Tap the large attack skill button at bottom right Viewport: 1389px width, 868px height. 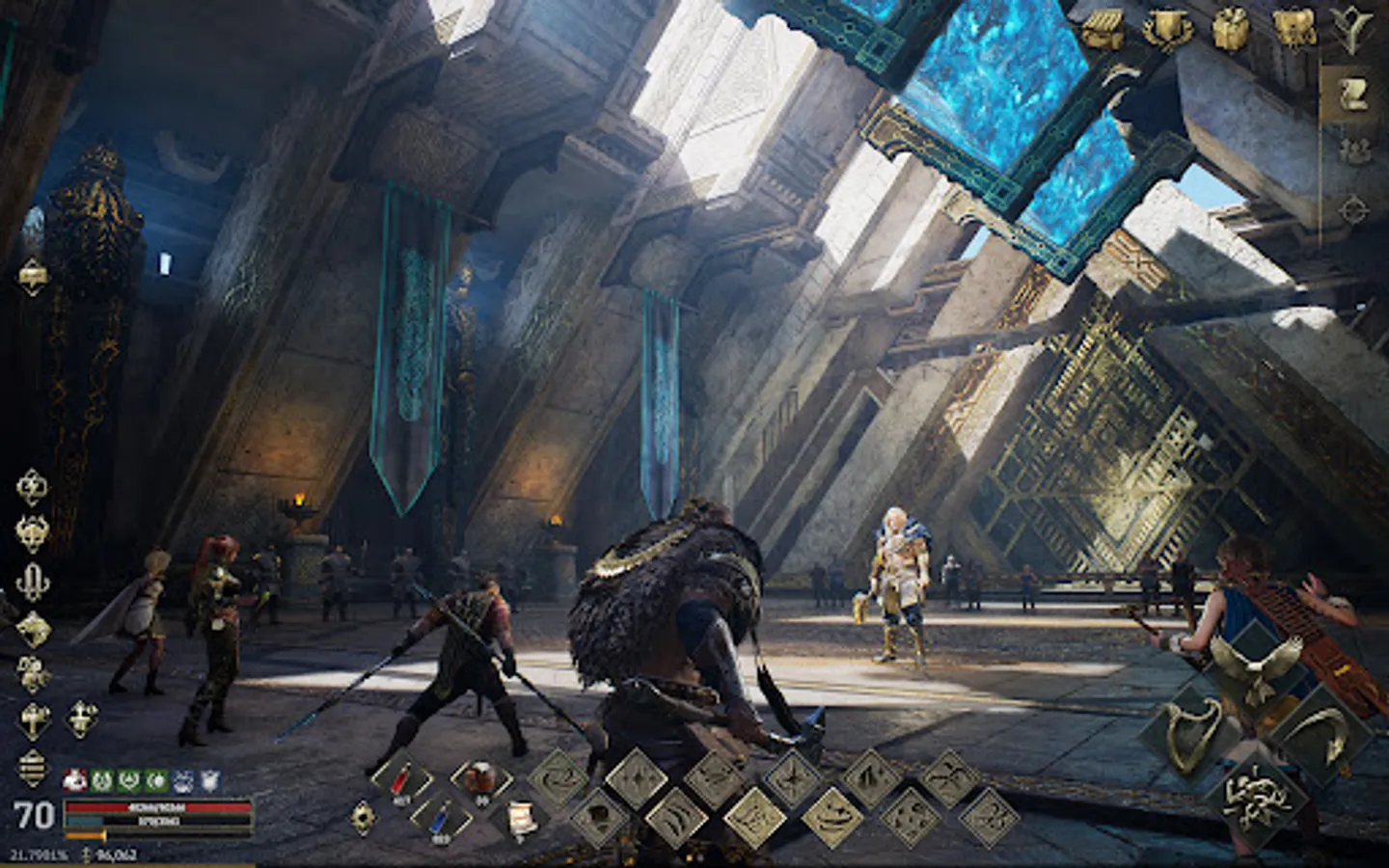click(1261, 799)
